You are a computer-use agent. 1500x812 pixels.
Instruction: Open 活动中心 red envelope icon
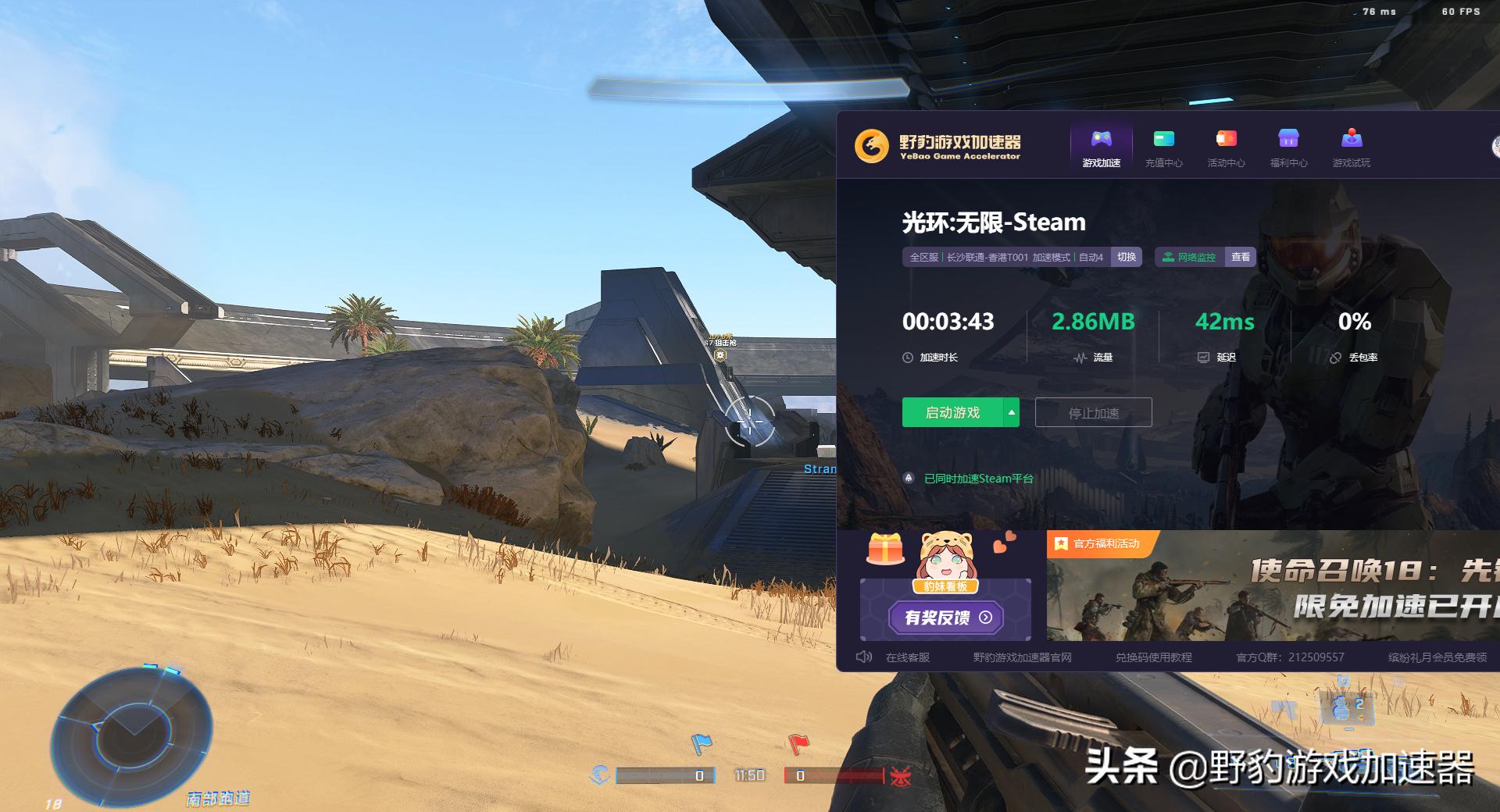[1226, 138]
